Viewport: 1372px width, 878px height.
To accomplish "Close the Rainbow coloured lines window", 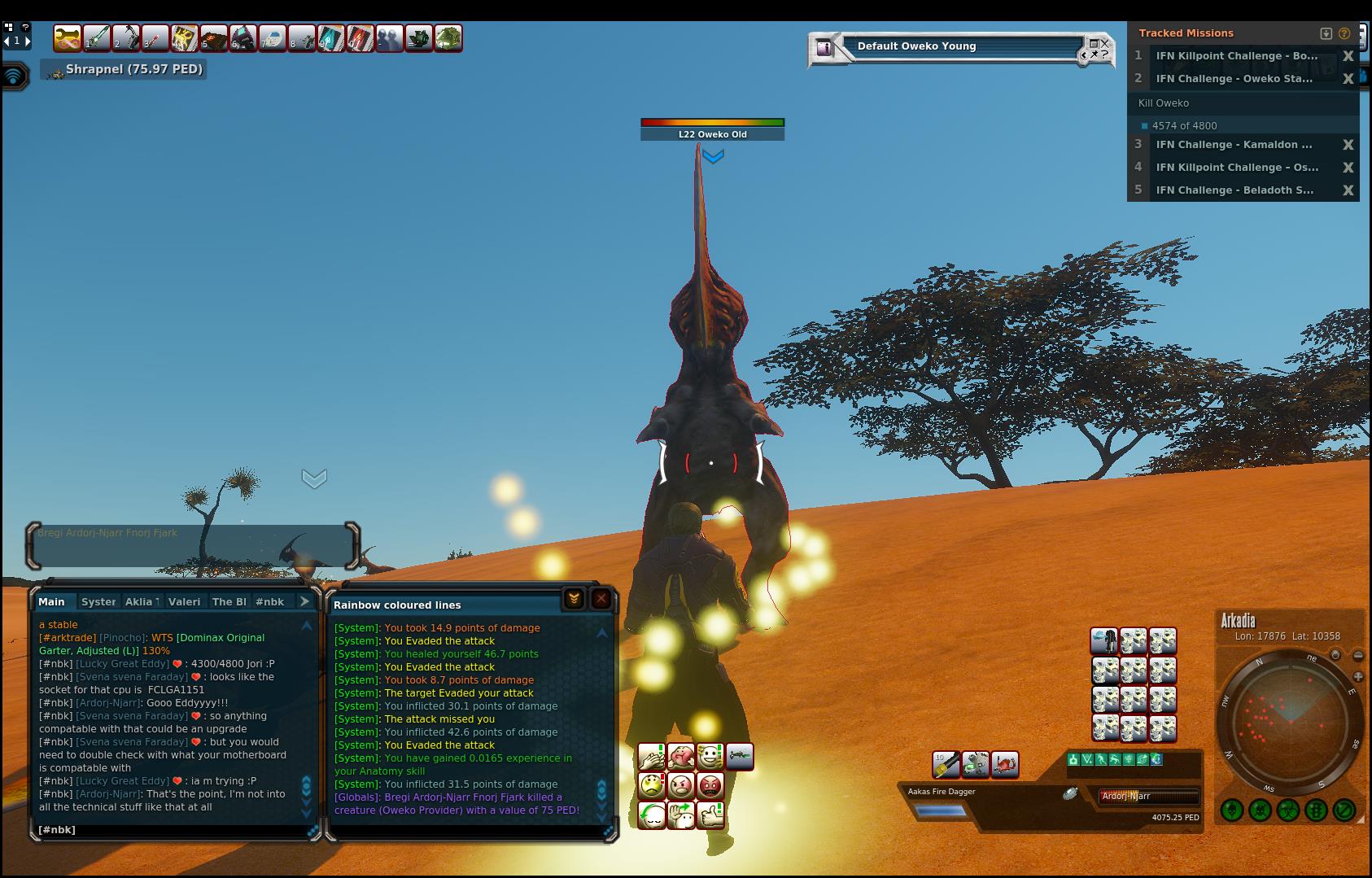I will point(601,600).
